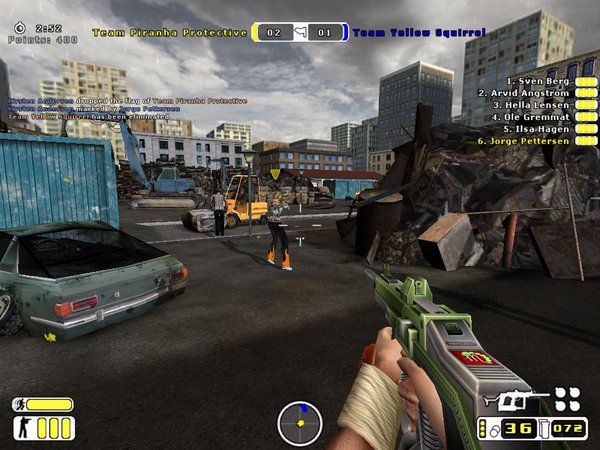Click the circular radar compass
Screen dimensions: 600x450
tap(299, 422)
